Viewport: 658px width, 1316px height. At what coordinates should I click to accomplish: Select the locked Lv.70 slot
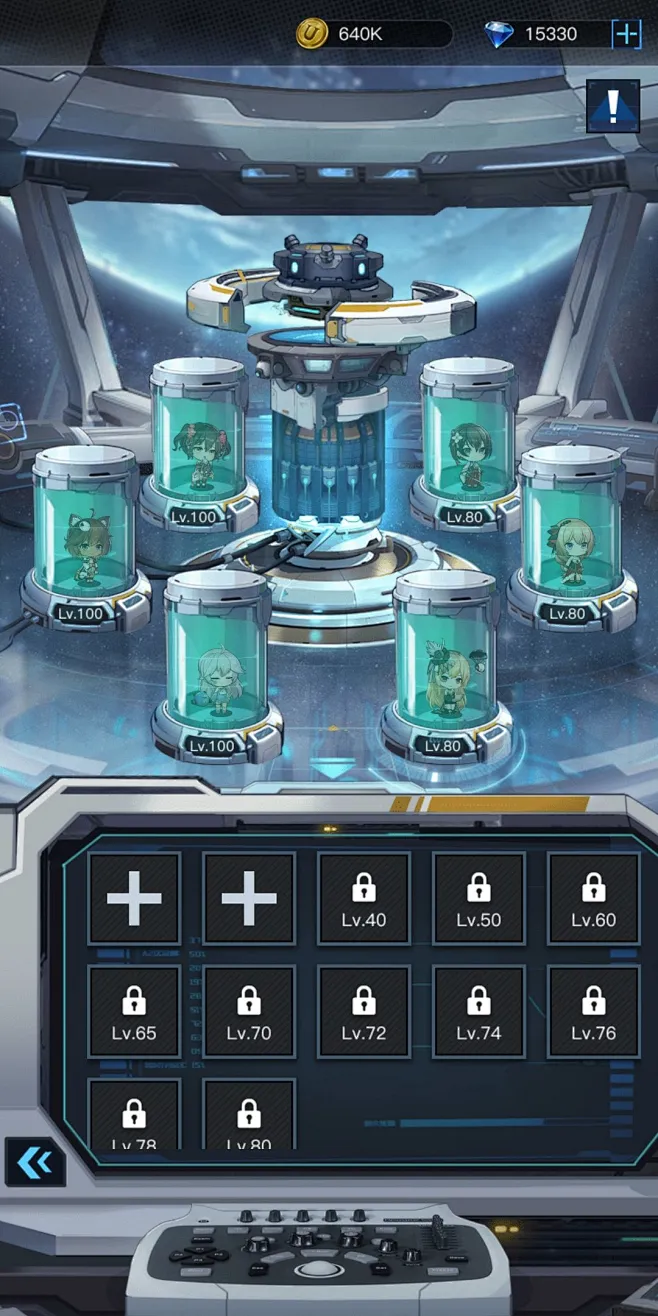click(x=249, y=1011)
